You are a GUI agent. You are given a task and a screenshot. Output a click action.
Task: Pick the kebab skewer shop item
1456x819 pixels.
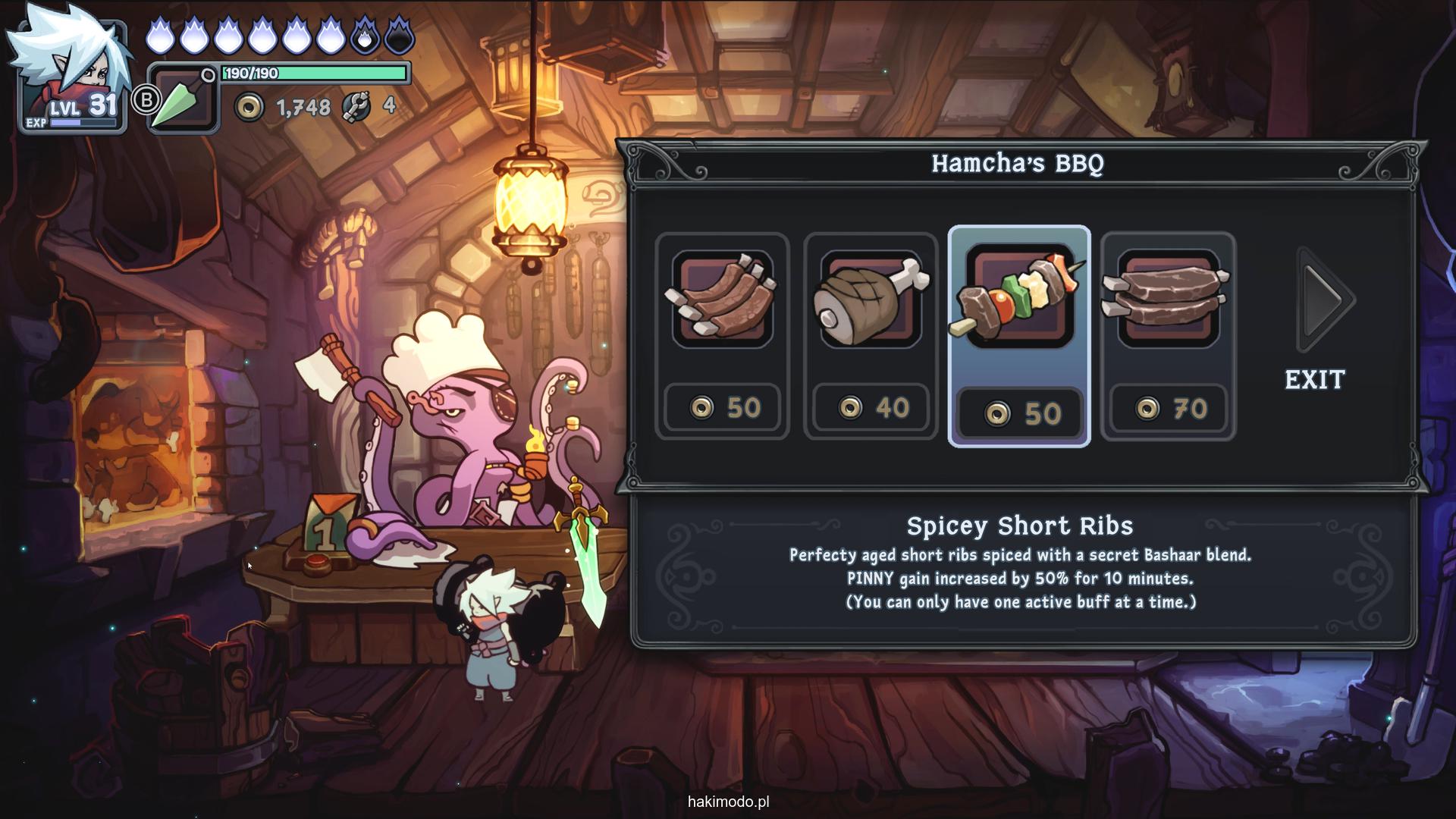1019,335
